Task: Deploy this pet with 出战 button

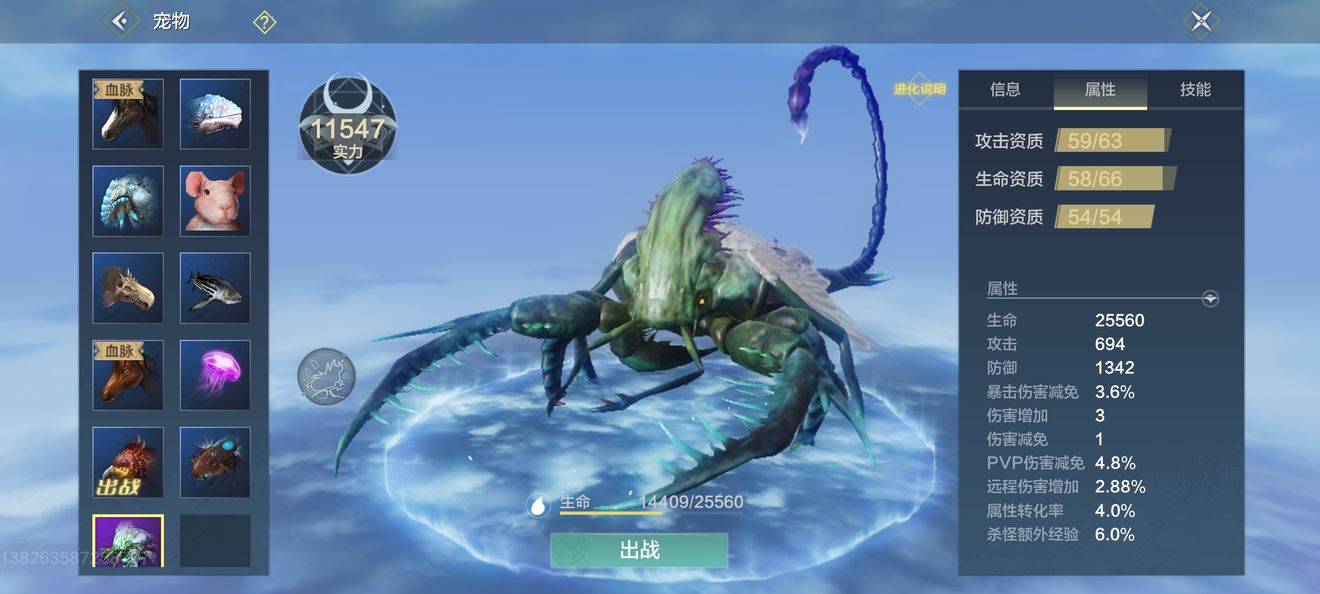Action: click(x=639, y=550)
